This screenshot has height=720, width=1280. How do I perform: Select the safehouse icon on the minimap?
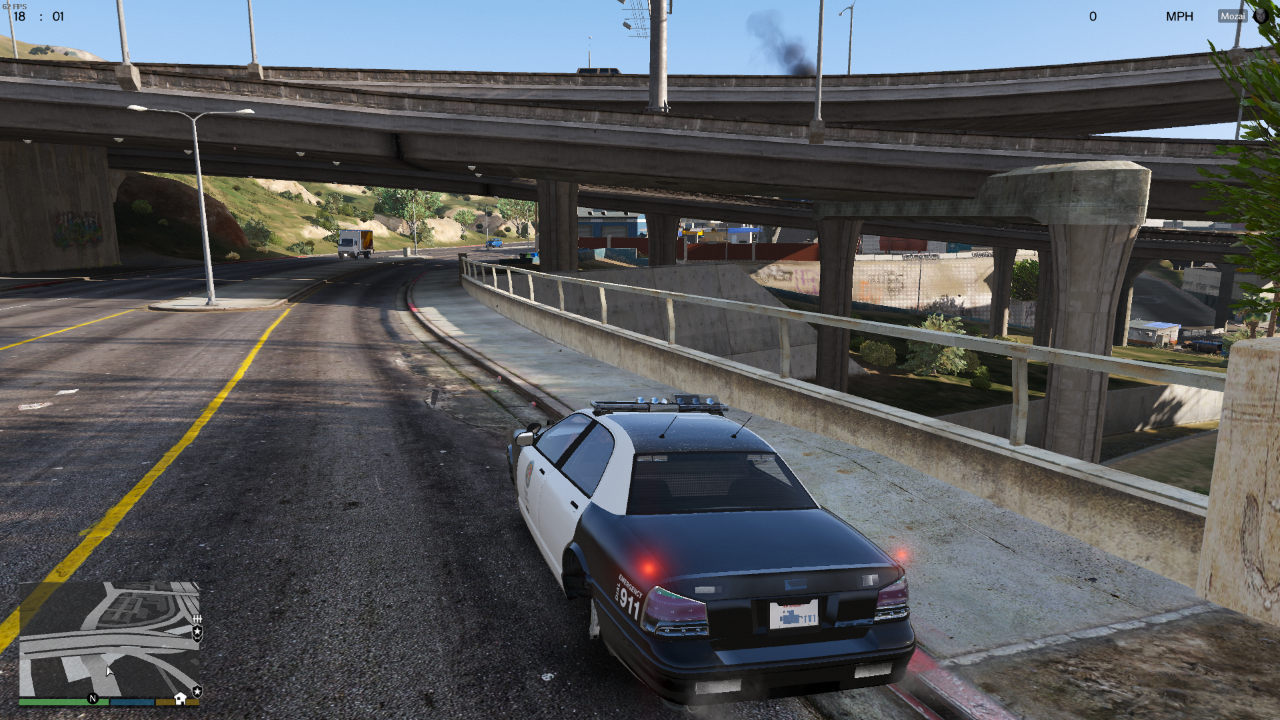point(180,697)
